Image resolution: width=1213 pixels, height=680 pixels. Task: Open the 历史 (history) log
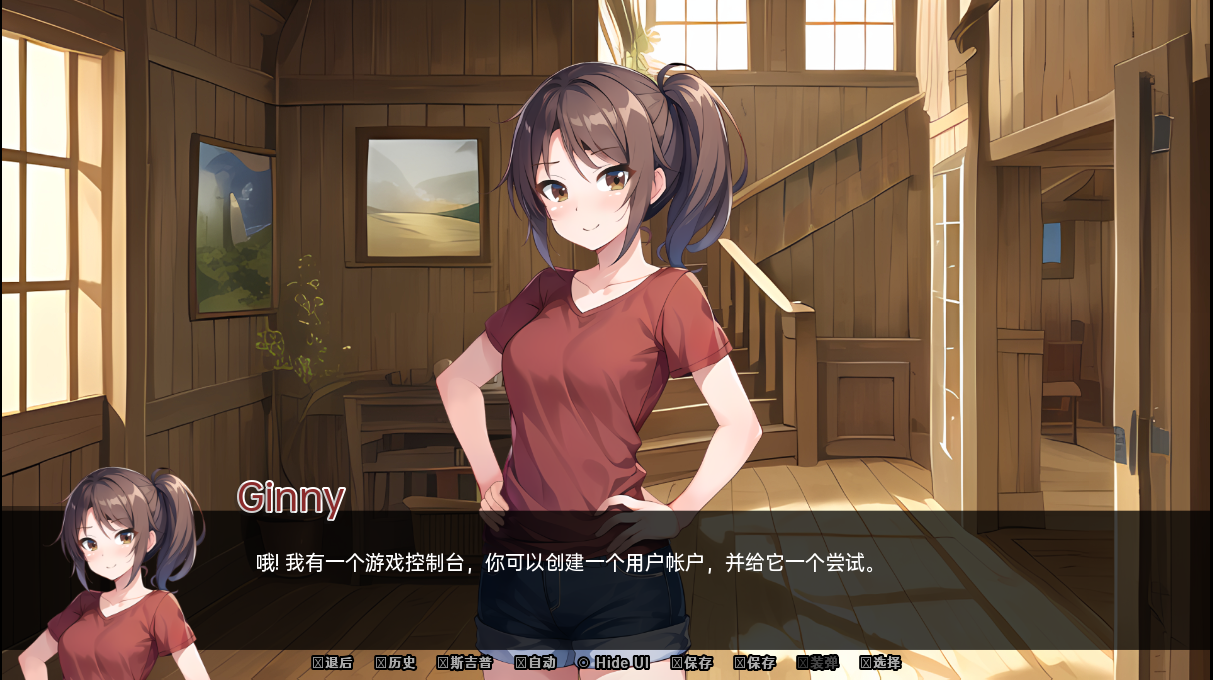point(396,663)
